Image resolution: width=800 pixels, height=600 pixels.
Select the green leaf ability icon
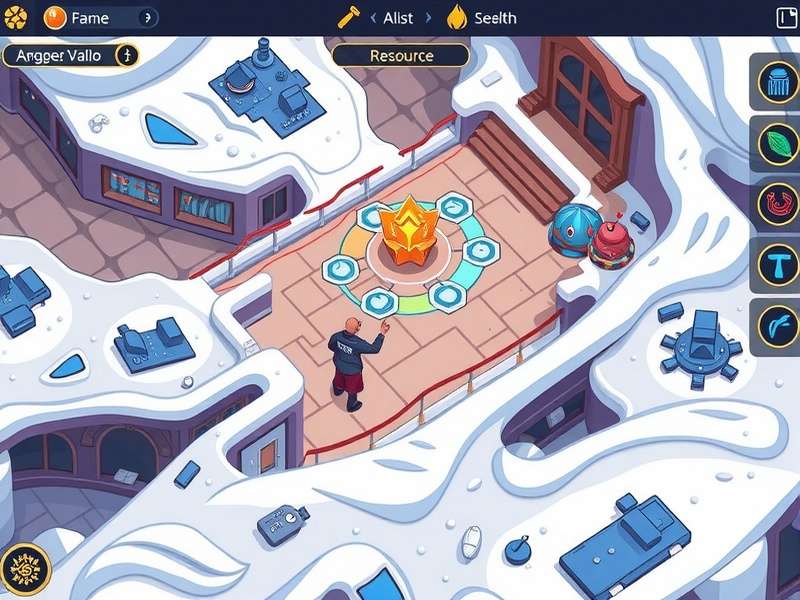click(x=776, y=143)
